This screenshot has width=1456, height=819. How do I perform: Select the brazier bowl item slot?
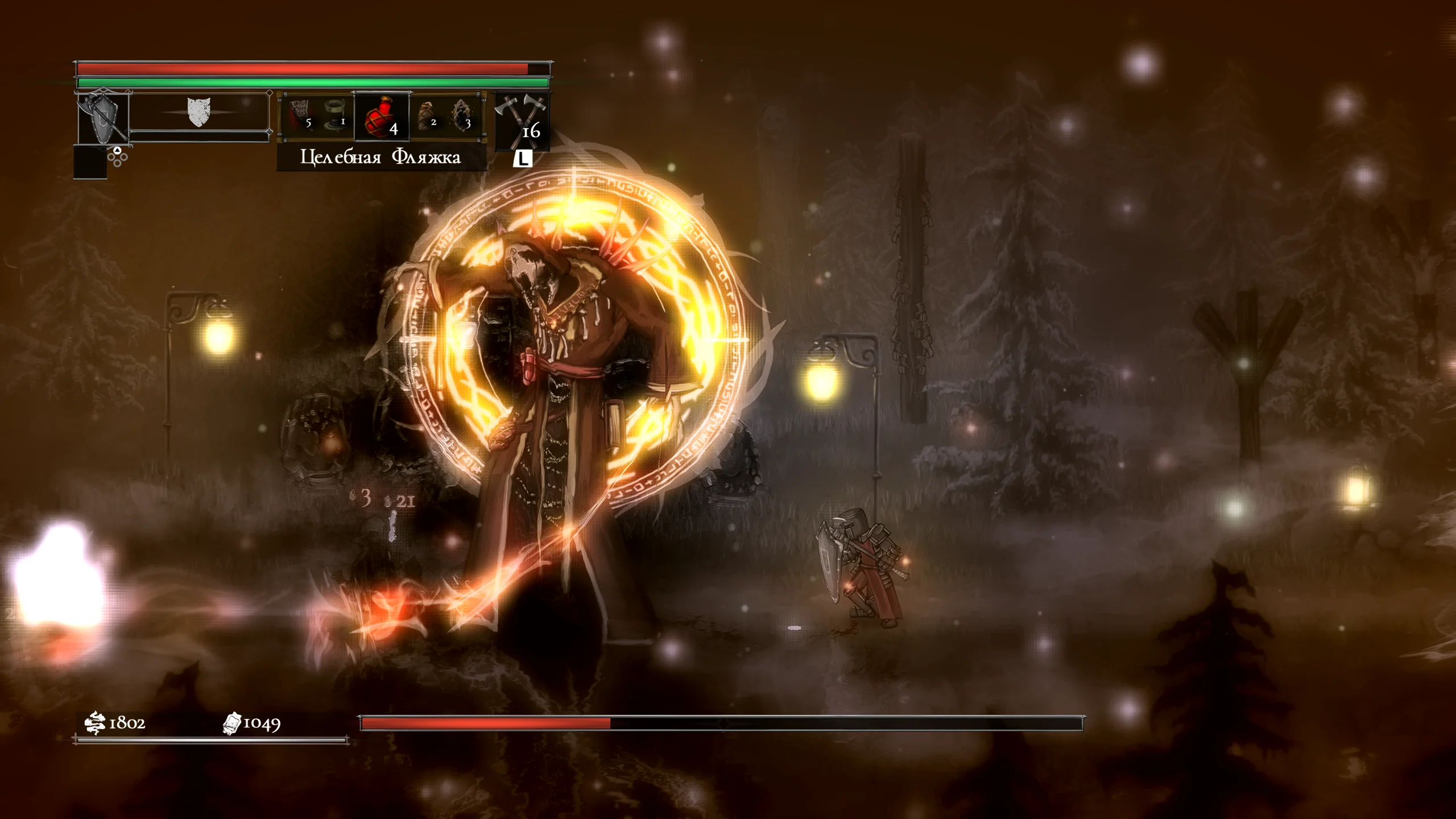click(335, 115)
